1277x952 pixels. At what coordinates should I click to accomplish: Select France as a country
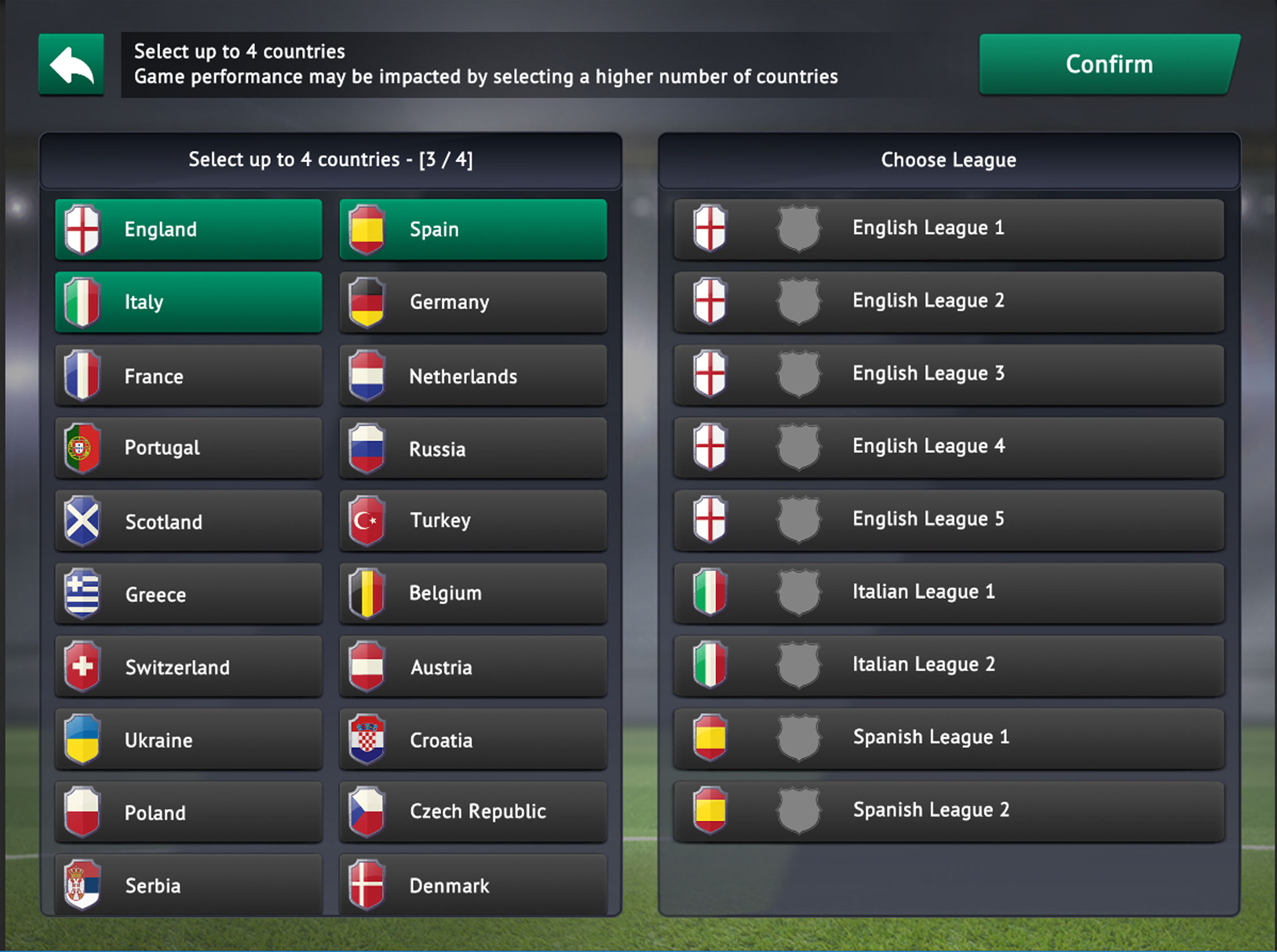click(188, 375)
